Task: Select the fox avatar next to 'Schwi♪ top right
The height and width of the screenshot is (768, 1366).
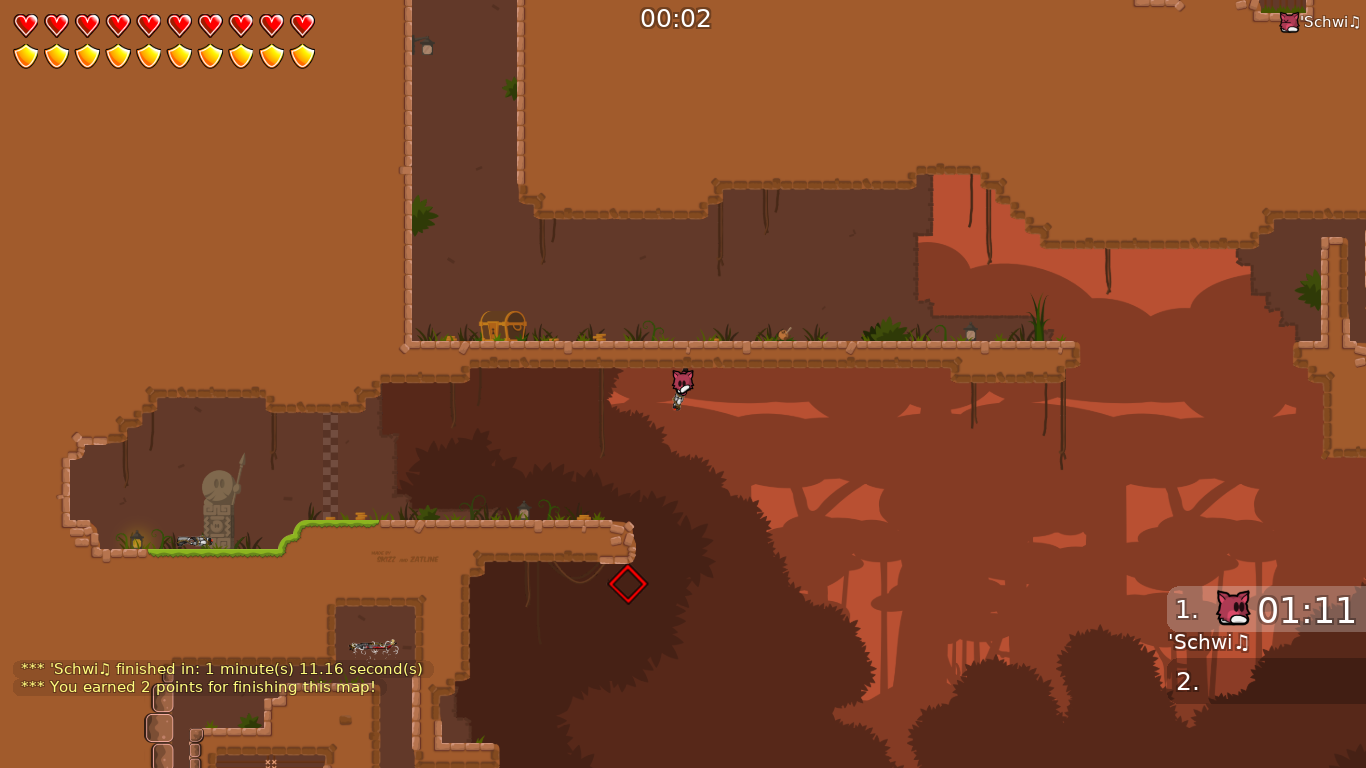Action: point(1288,20)
